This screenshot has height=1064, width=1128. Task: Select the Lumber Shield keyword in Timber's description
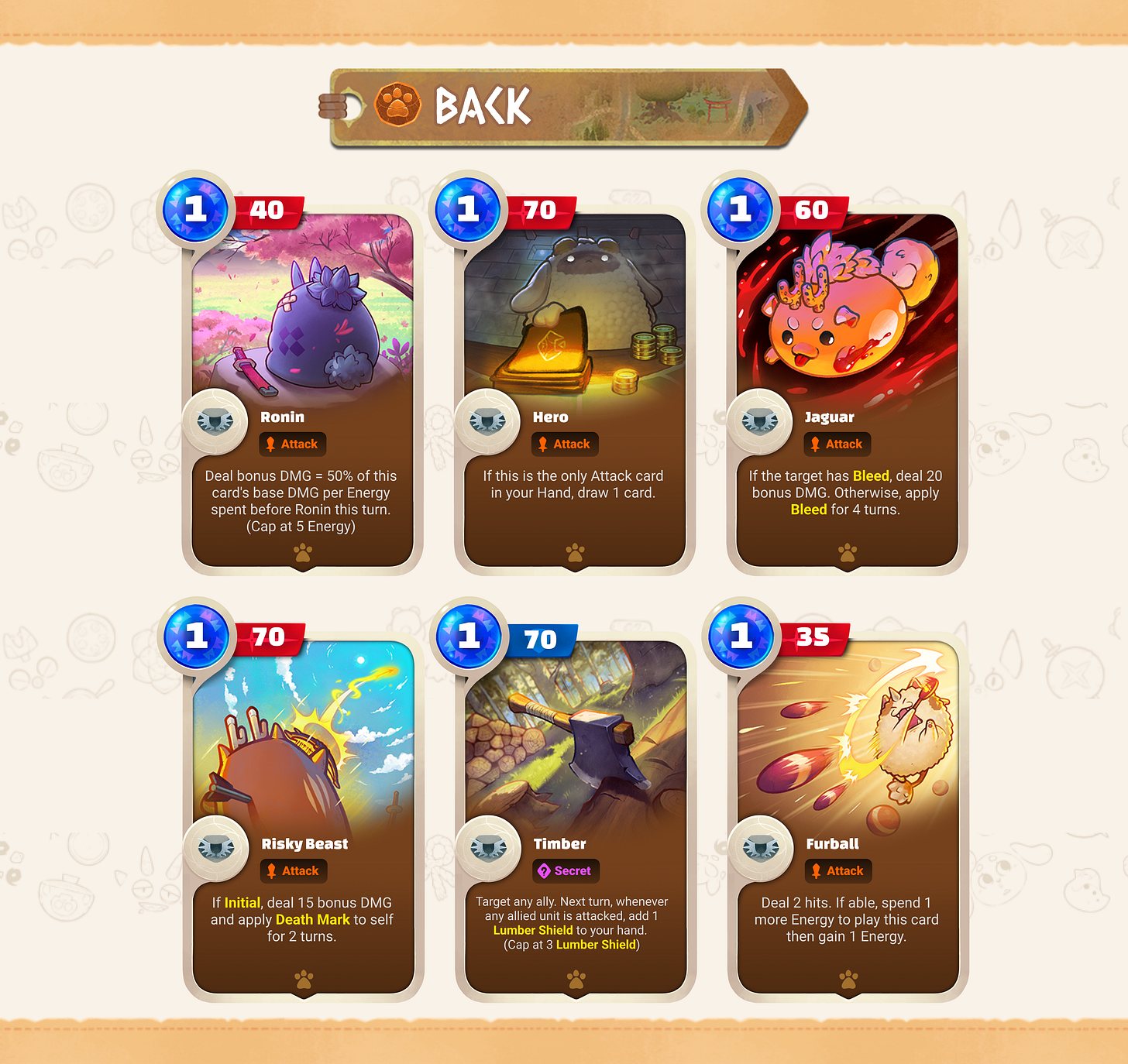(534, 930)
